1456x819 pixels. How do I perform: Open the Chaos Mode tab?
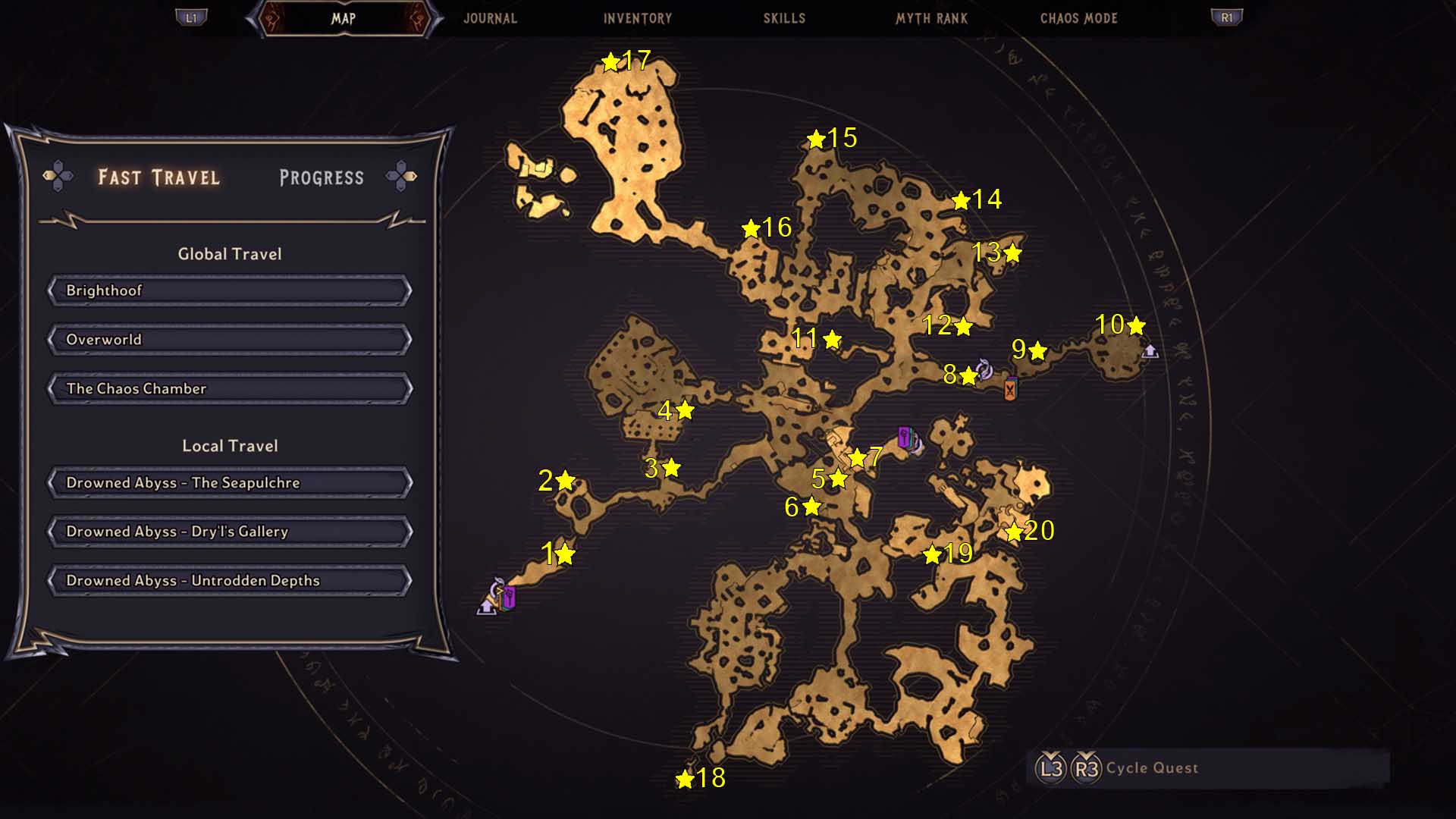click(1078, 18)
